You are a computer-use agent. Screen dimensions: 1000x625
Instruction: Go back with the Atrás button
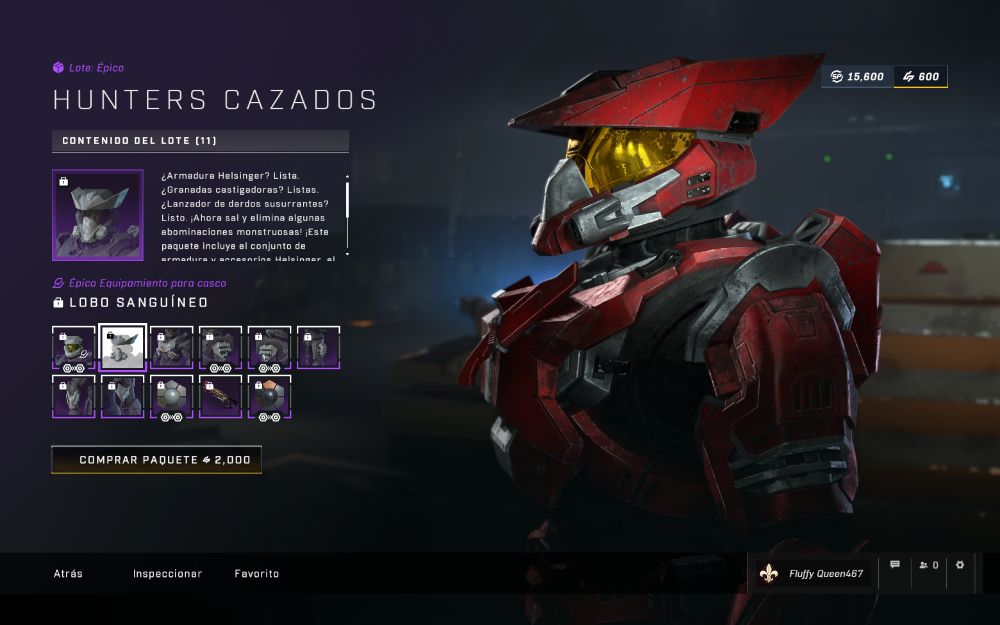[x=68, y=574]
